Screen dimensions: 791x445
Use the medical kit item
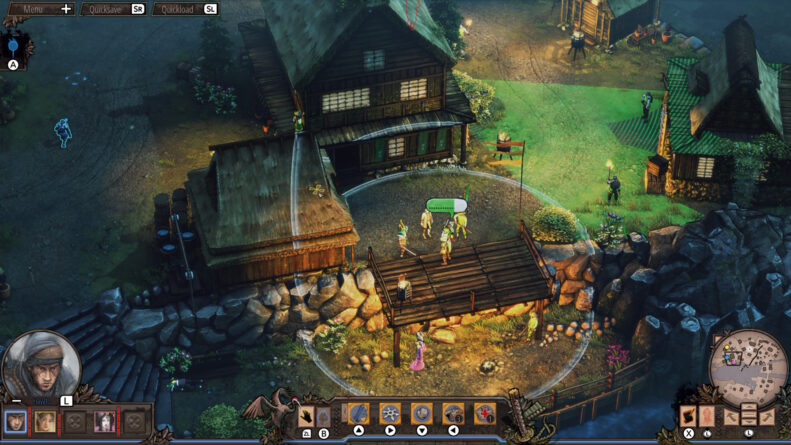coord(485,413)
